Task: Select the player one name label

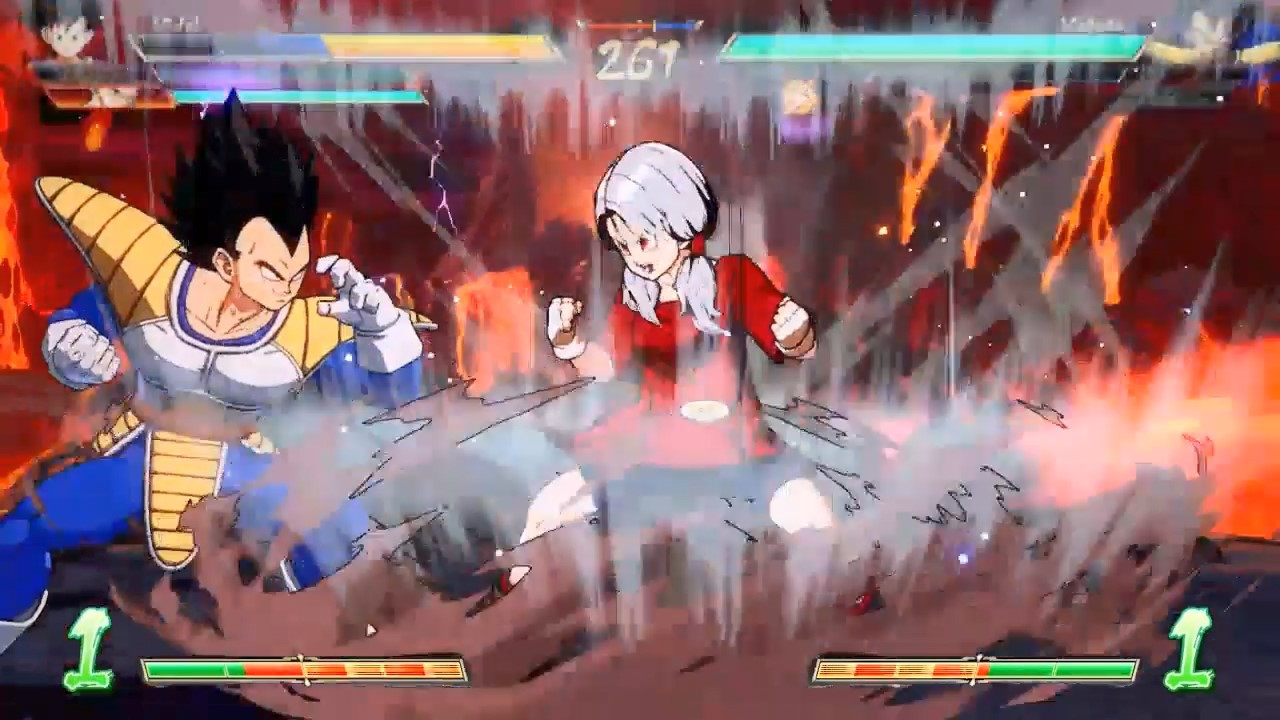Action: click(x=175, y=20)
